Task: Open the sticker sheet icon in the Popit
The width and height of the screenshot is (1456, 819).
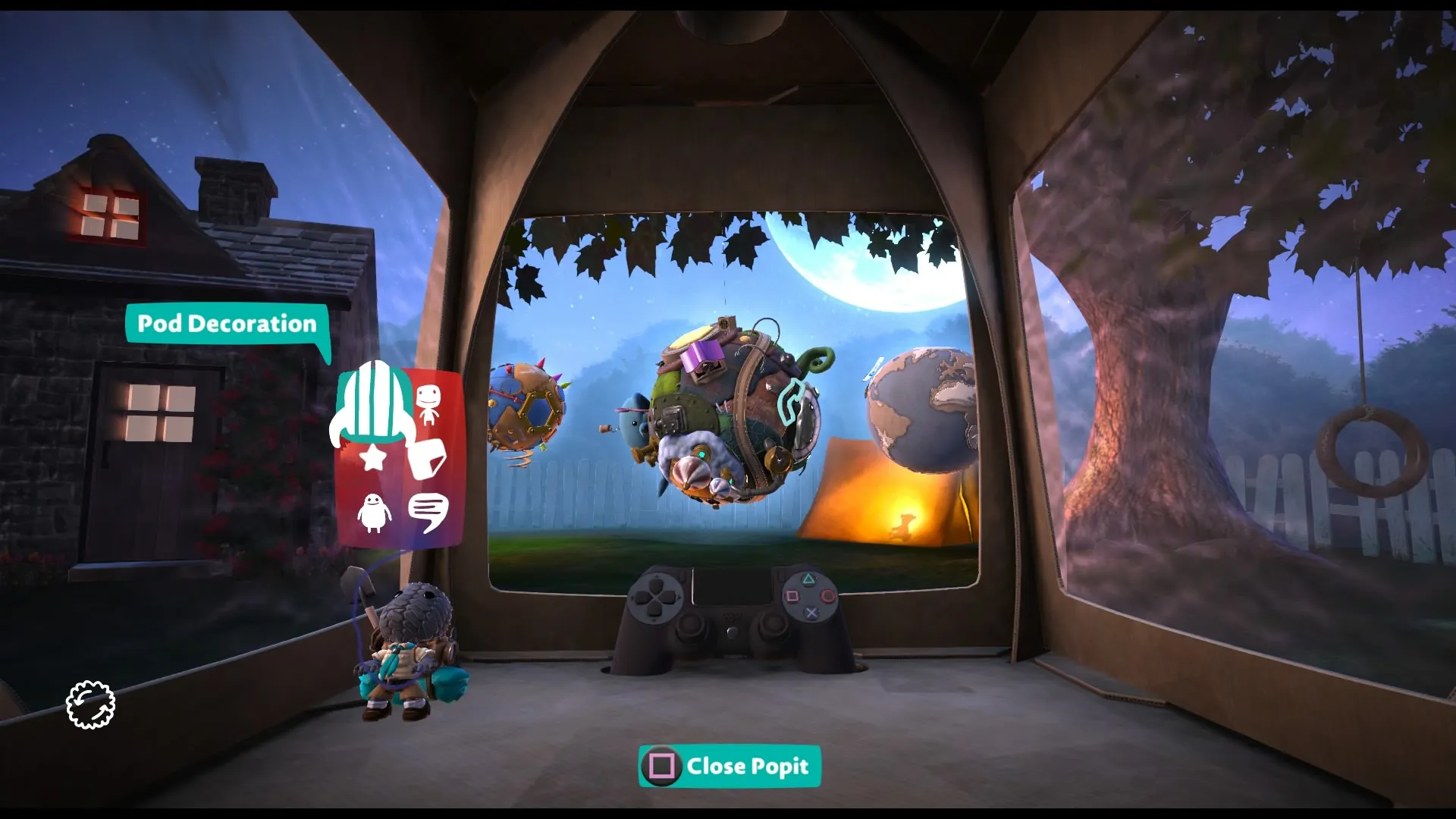Action: 427,458
